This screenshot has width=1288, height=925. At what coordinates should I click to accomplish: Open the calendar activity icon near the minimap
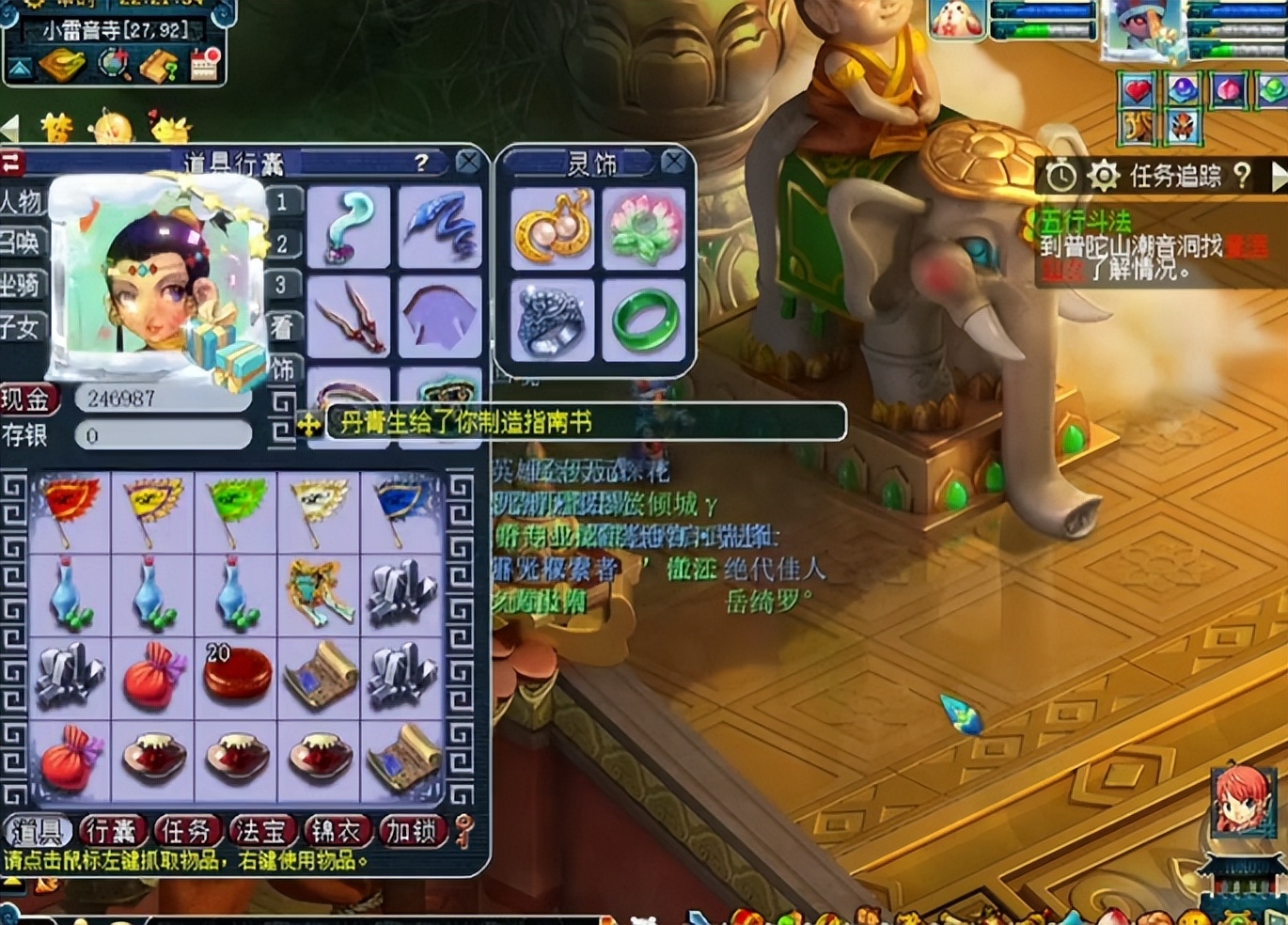[203, 64]
